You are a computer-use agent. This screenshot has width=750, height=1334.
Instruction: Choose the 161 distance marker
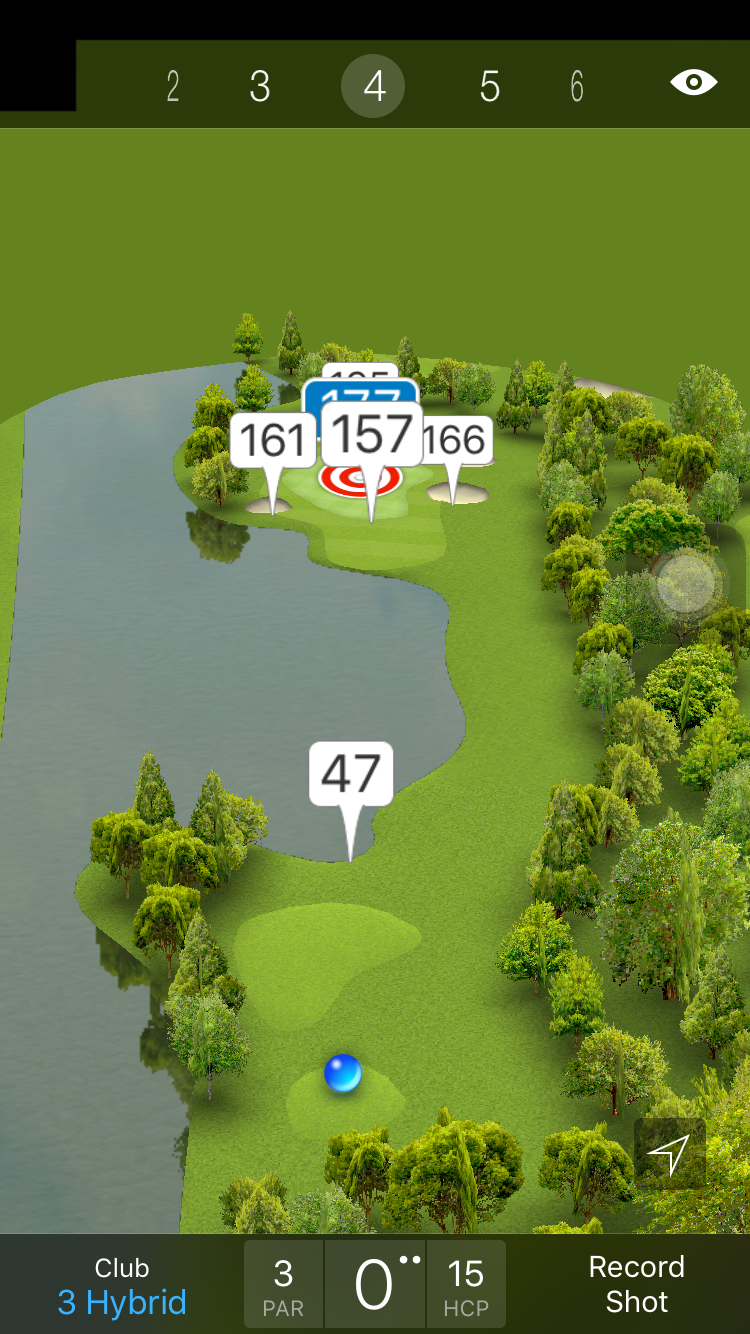coord(272,441)
